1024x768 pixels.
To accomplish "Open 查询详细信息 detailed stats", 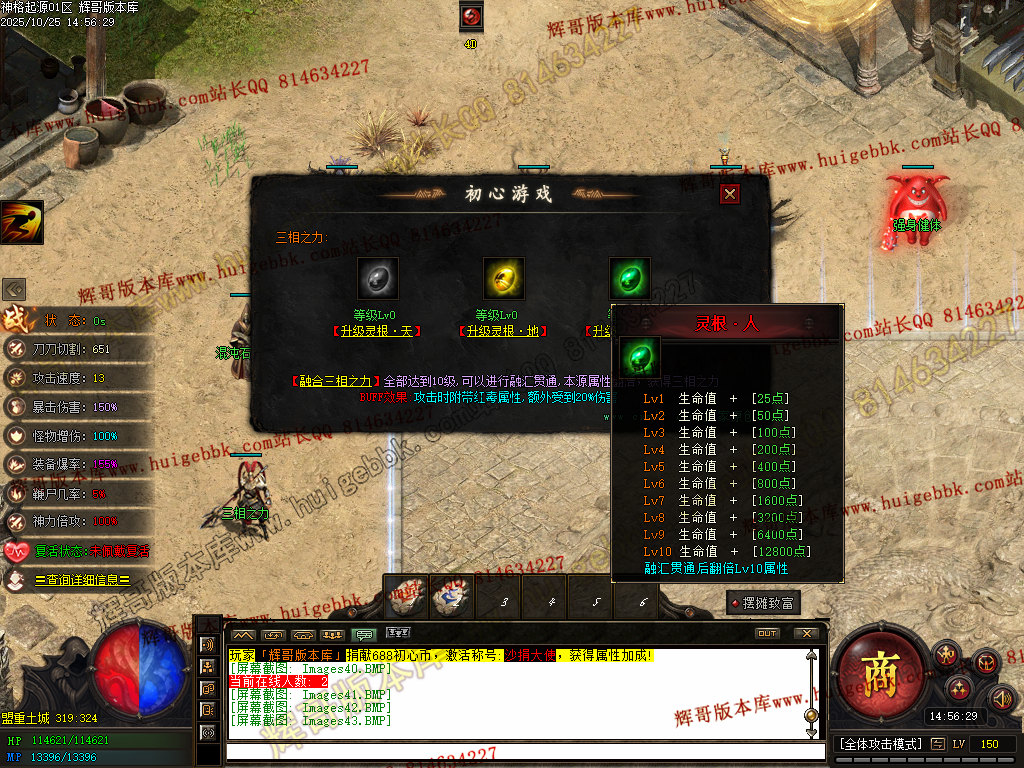I will coord(82,579).
